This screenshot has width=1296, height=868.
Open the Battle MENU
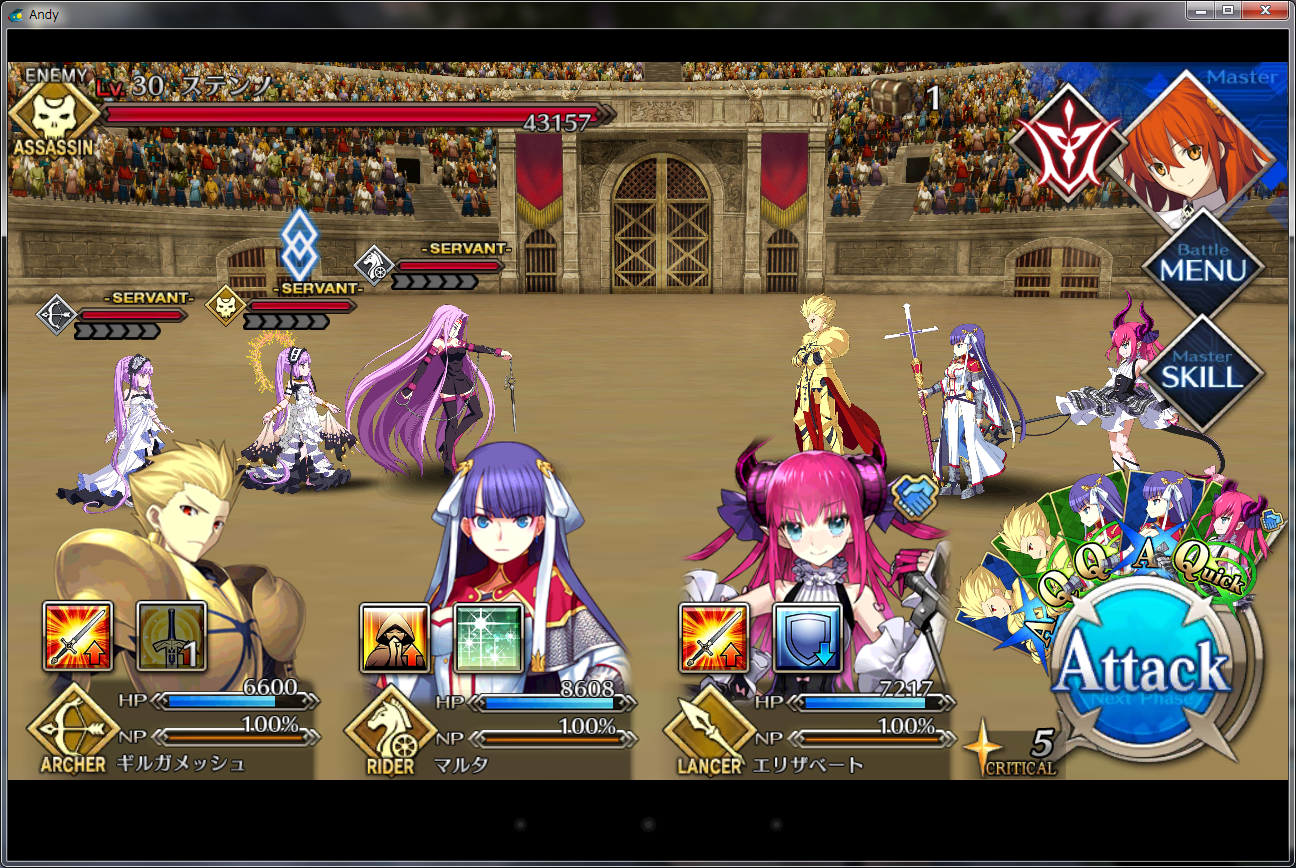click(x=1202, y=263)
